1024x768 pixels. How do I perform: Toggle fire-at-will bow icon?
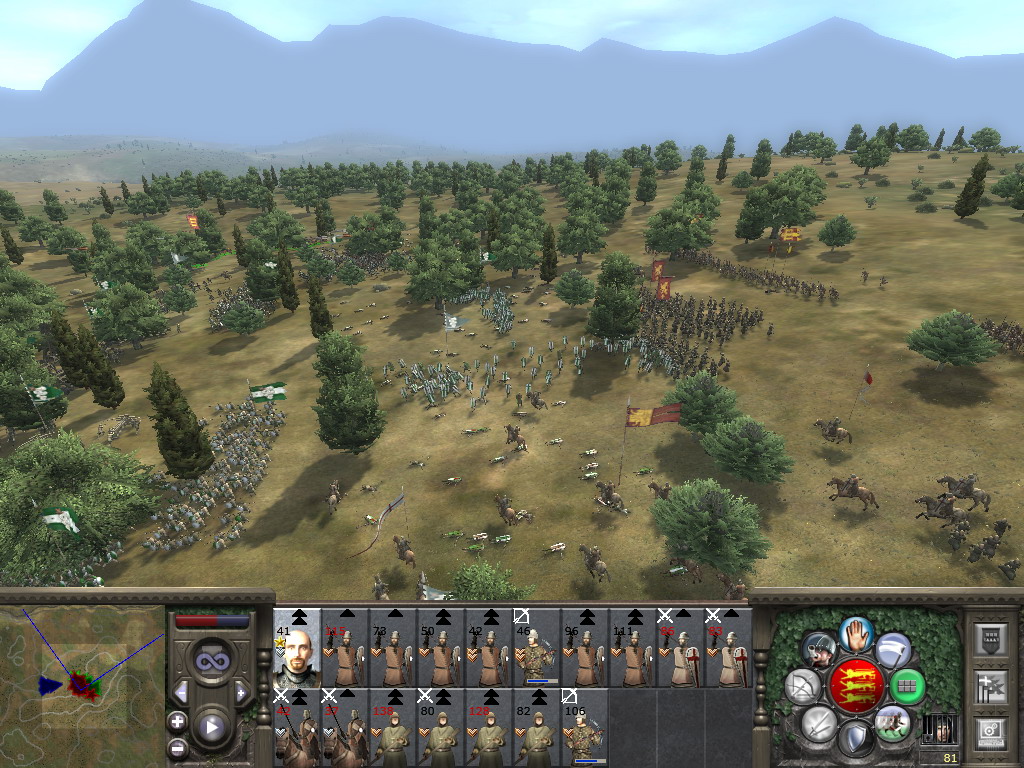(x=802, y=687)
